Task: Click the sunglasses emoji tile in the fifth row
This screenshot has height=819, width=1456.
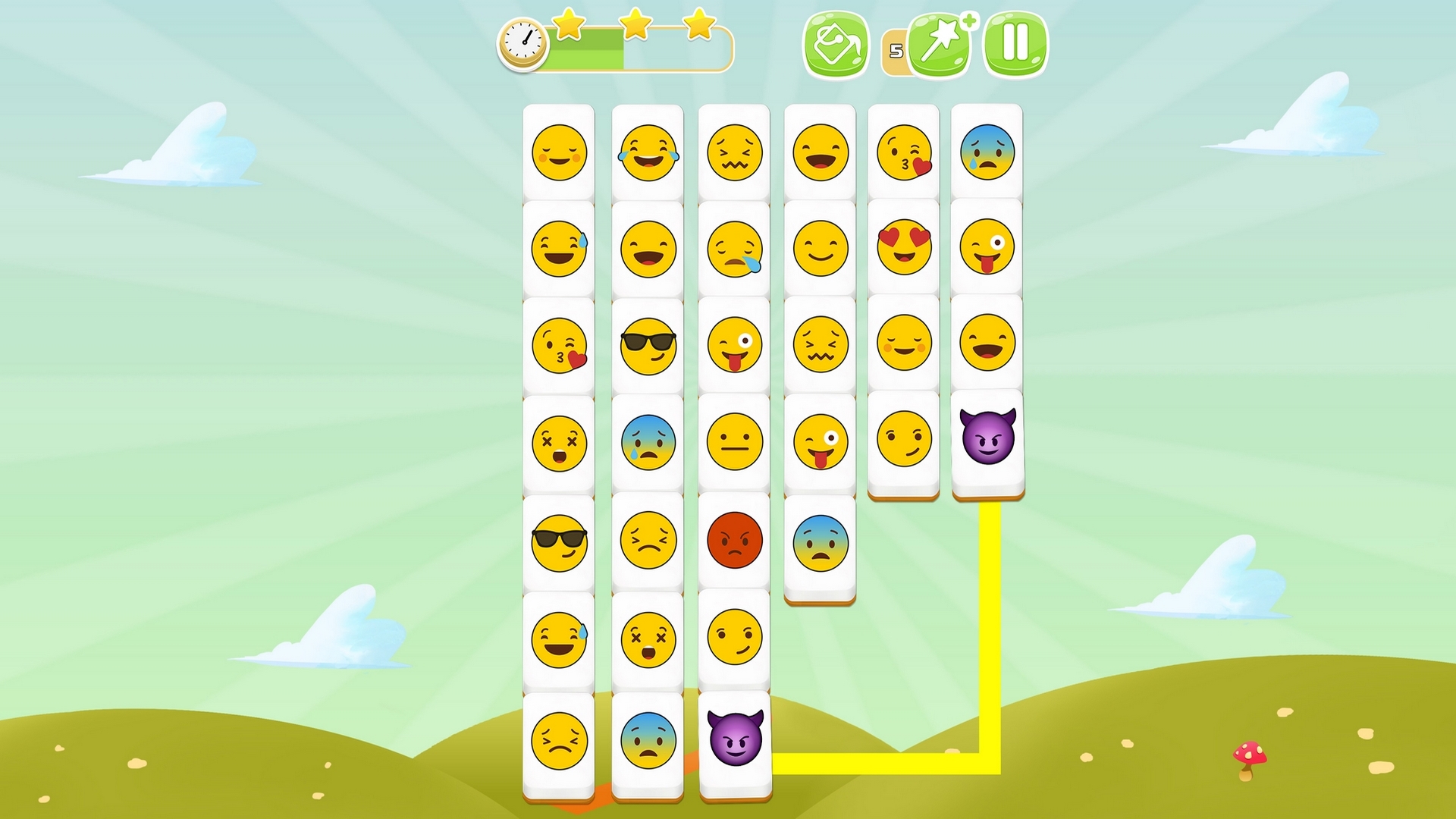Action: pyautogui.click(x=559, y=542)
